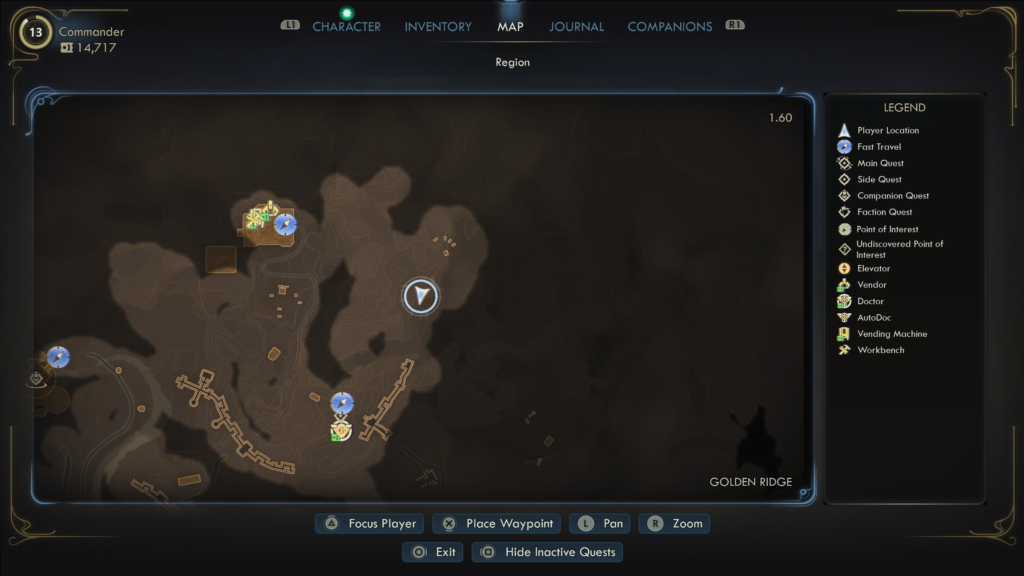Show the Companions tab

669,27
